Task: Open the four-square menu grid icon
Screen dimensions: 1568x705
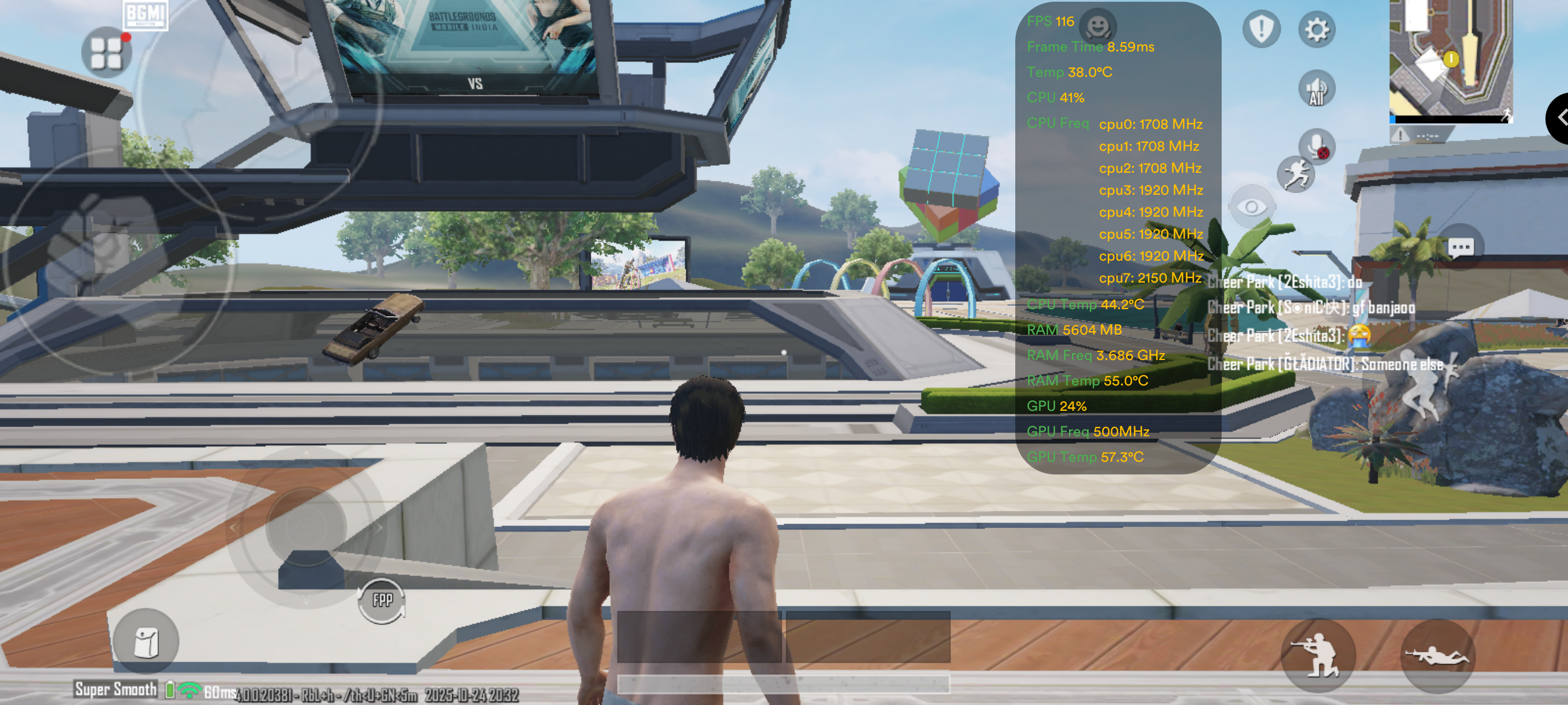Action: (106, 53)
